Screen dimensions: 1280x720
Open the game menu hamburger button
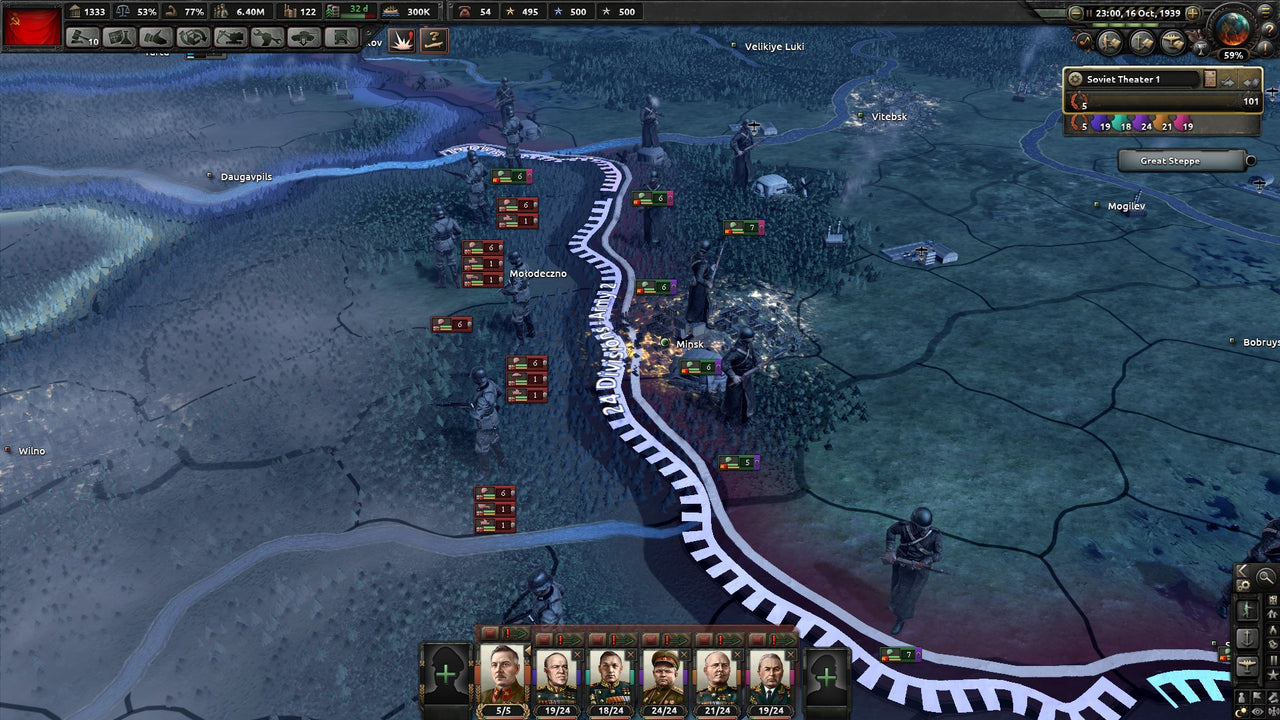[x=1264, y=12]
